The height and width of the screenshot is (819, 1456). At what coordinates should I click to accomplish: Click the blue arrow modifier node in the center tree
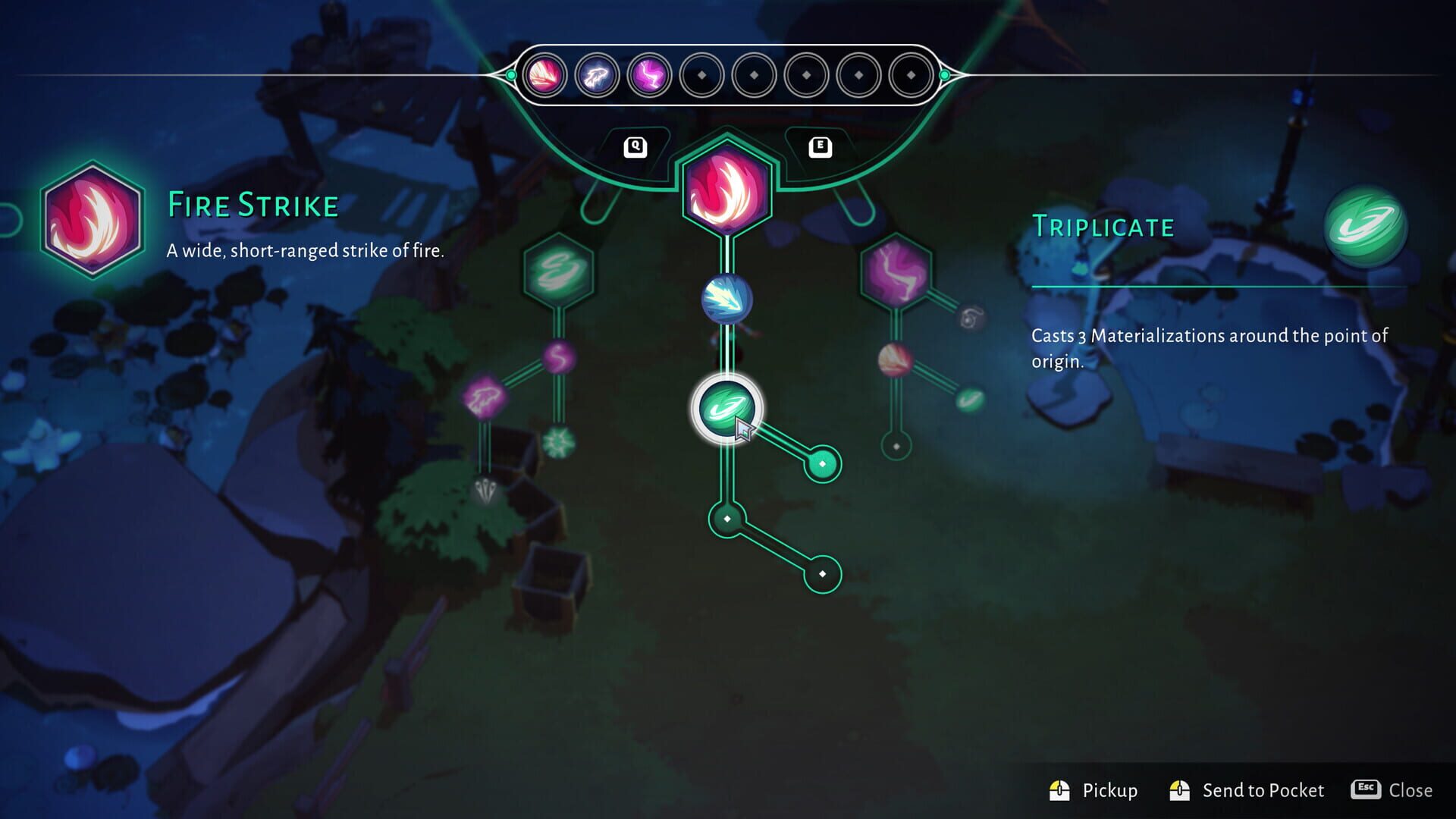click(726, 300)
